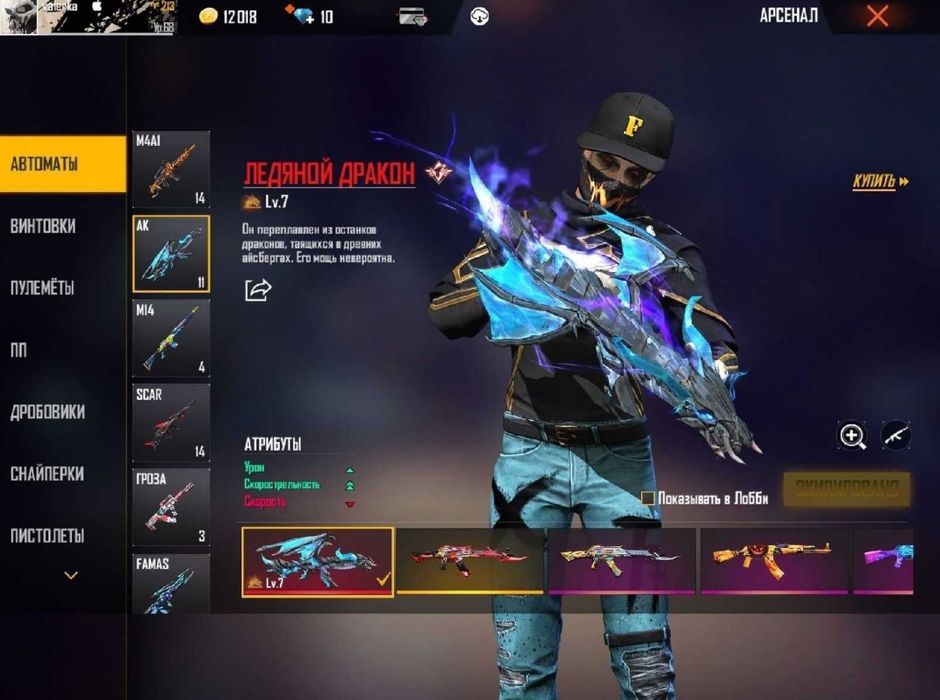Select the AK weapon tile
940x700 pixels.
(x=171, y=253)
